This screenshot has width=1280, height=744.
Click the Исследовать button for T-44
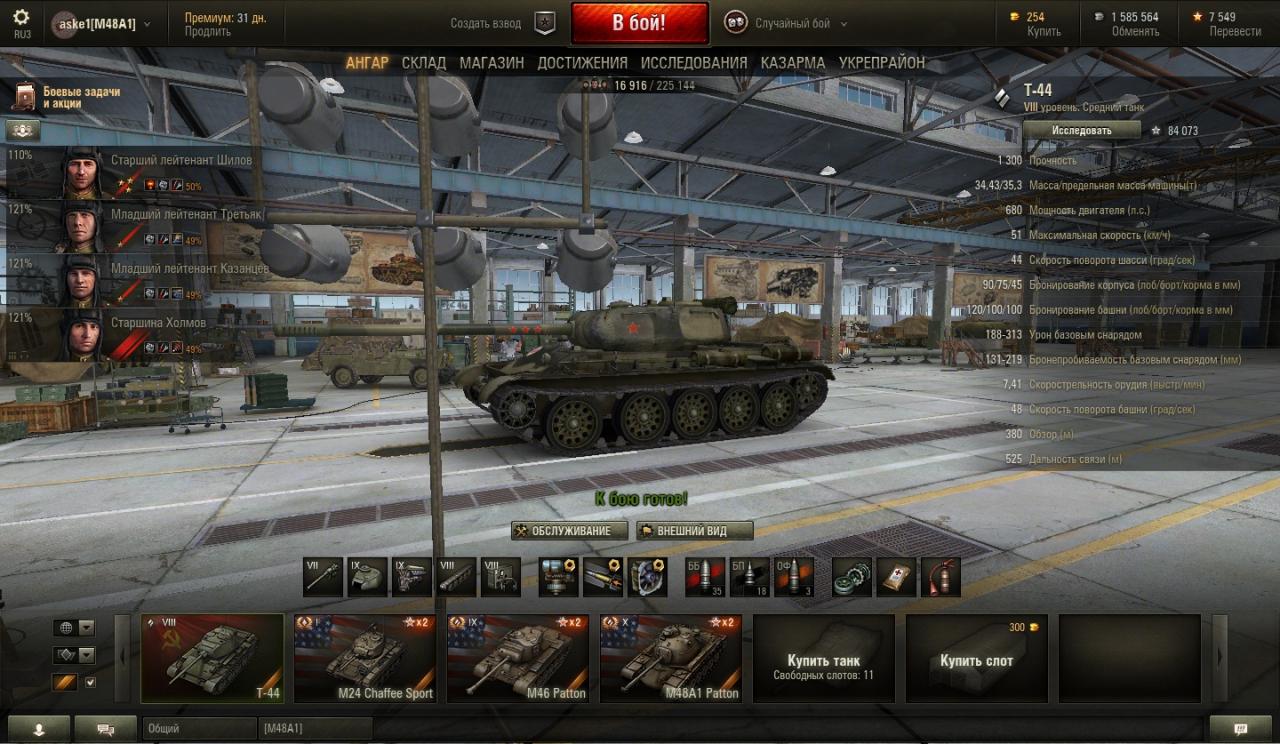click(x=1081, y=130)
